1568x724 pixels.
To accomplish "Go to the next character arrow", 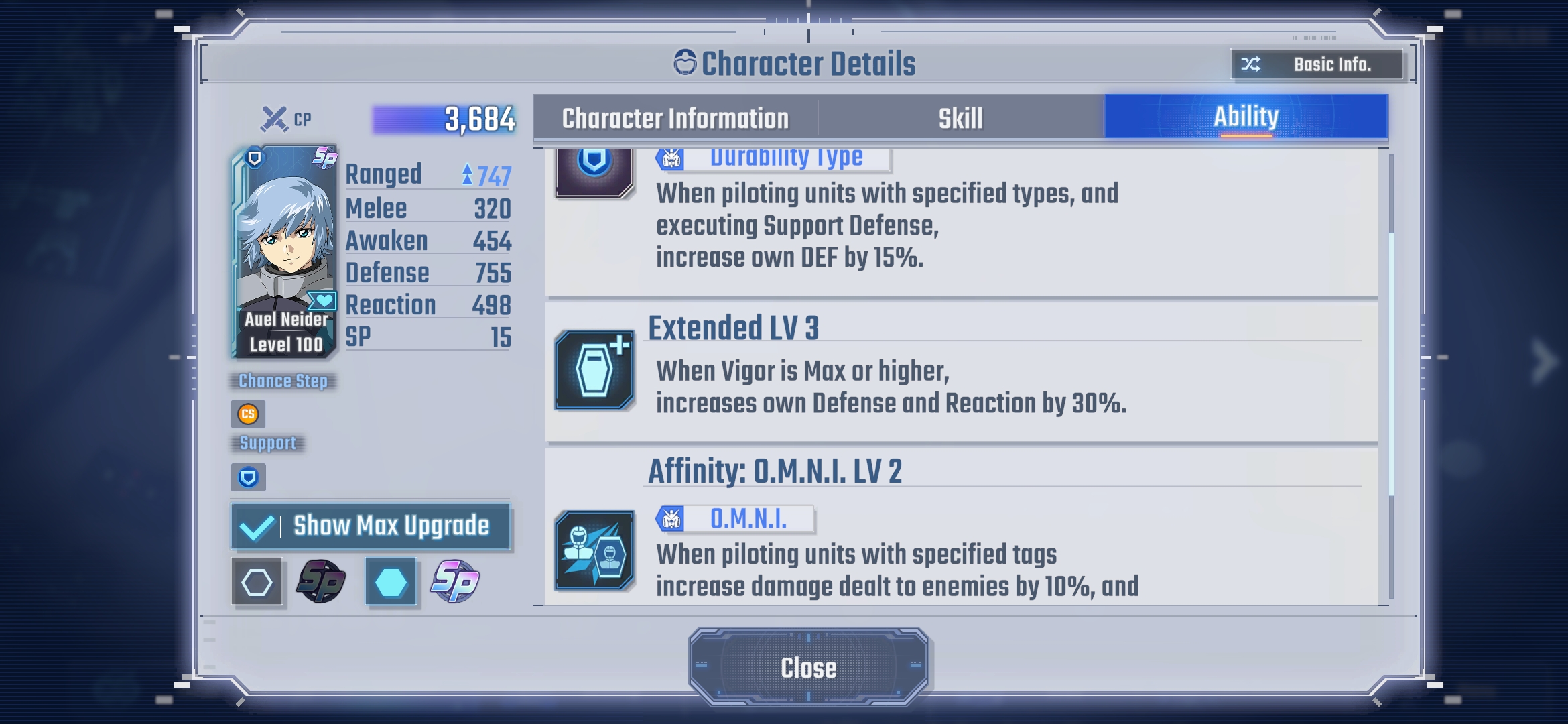I will click(1543, 361).
